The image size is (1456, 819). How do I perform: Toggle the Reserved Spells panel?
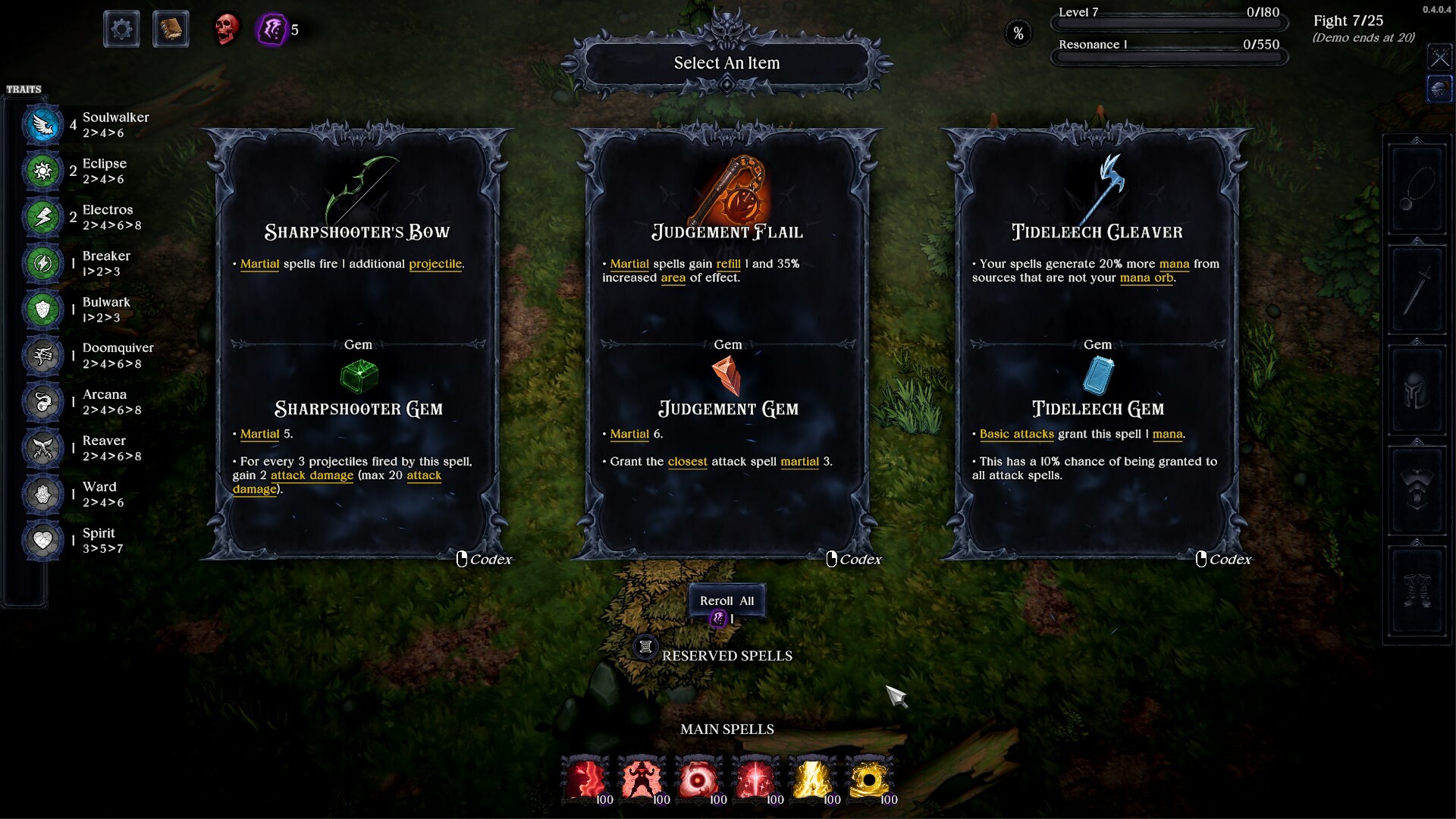645,647
